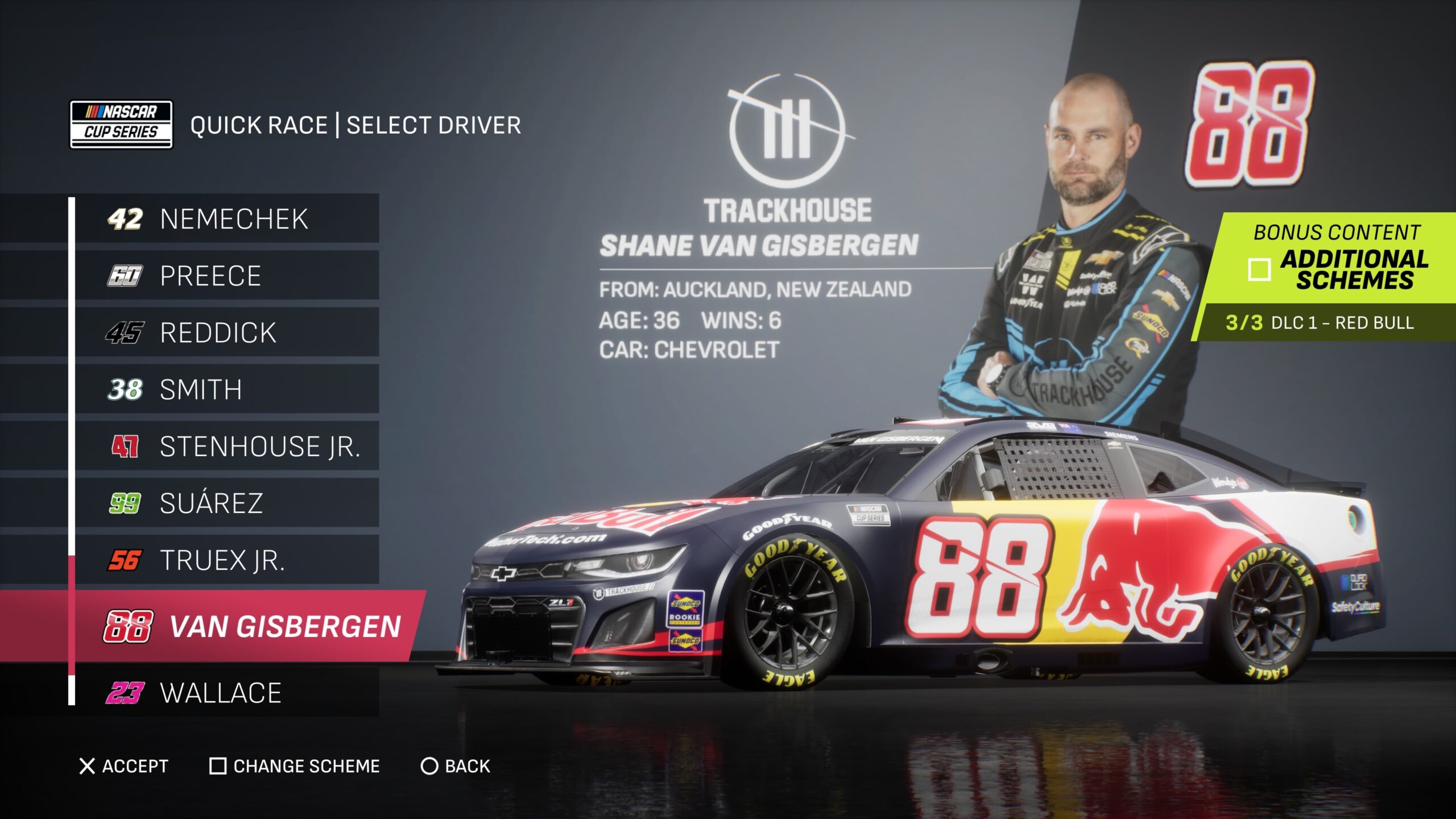
Task: Jump the driver list scrollbar track
Action: point(72,375)
